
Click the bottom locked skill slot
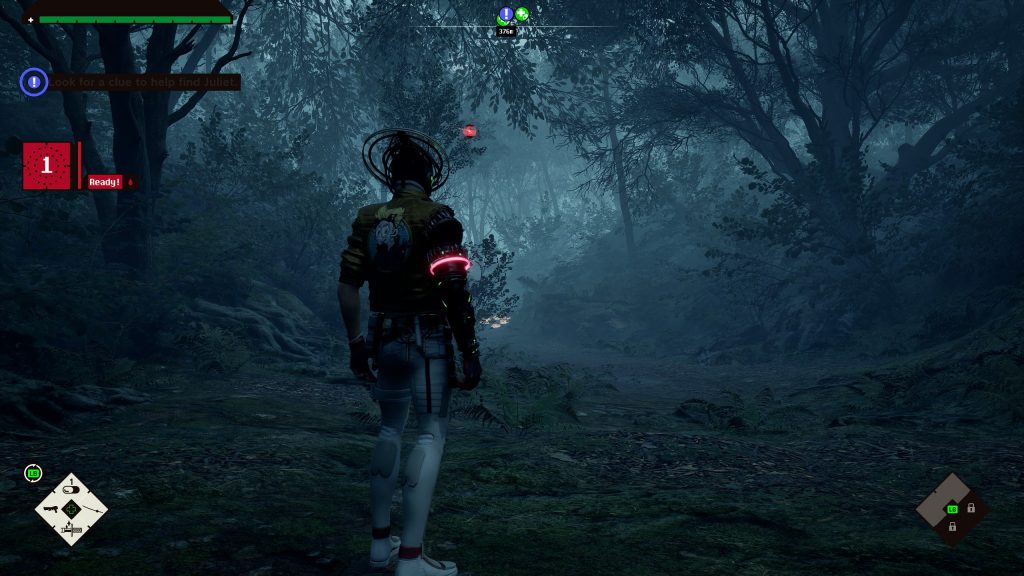[x=952, y=526]
